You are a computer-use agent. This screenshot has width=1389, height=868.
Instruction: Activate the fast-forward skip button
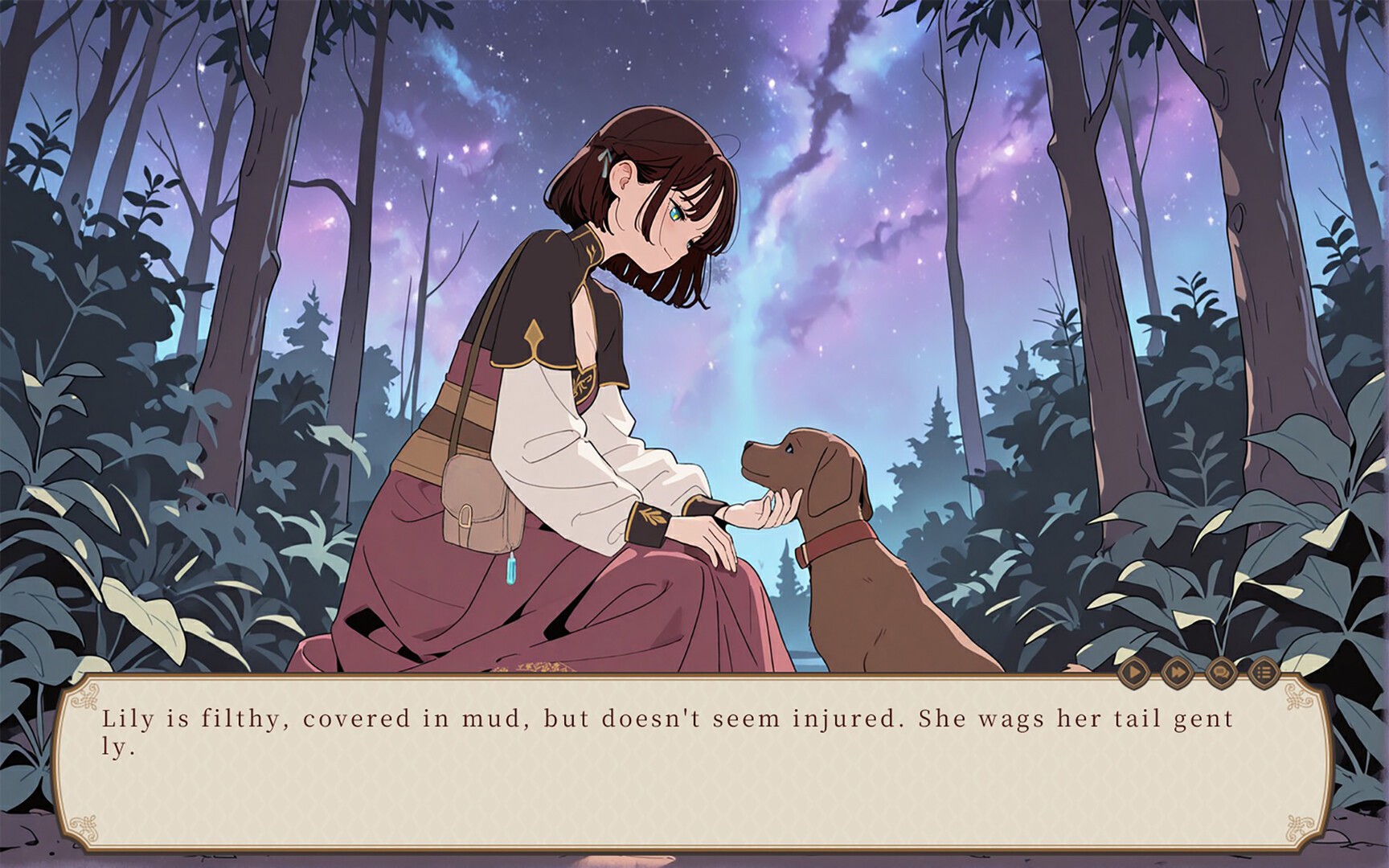tap(1177, 671)
